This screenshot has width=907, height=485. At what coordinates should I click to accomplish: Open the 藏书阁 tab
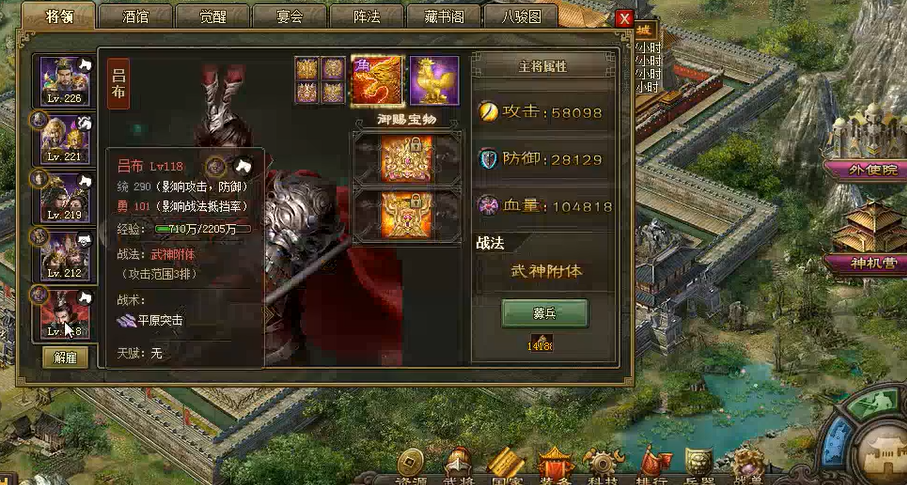click(443, 17)
